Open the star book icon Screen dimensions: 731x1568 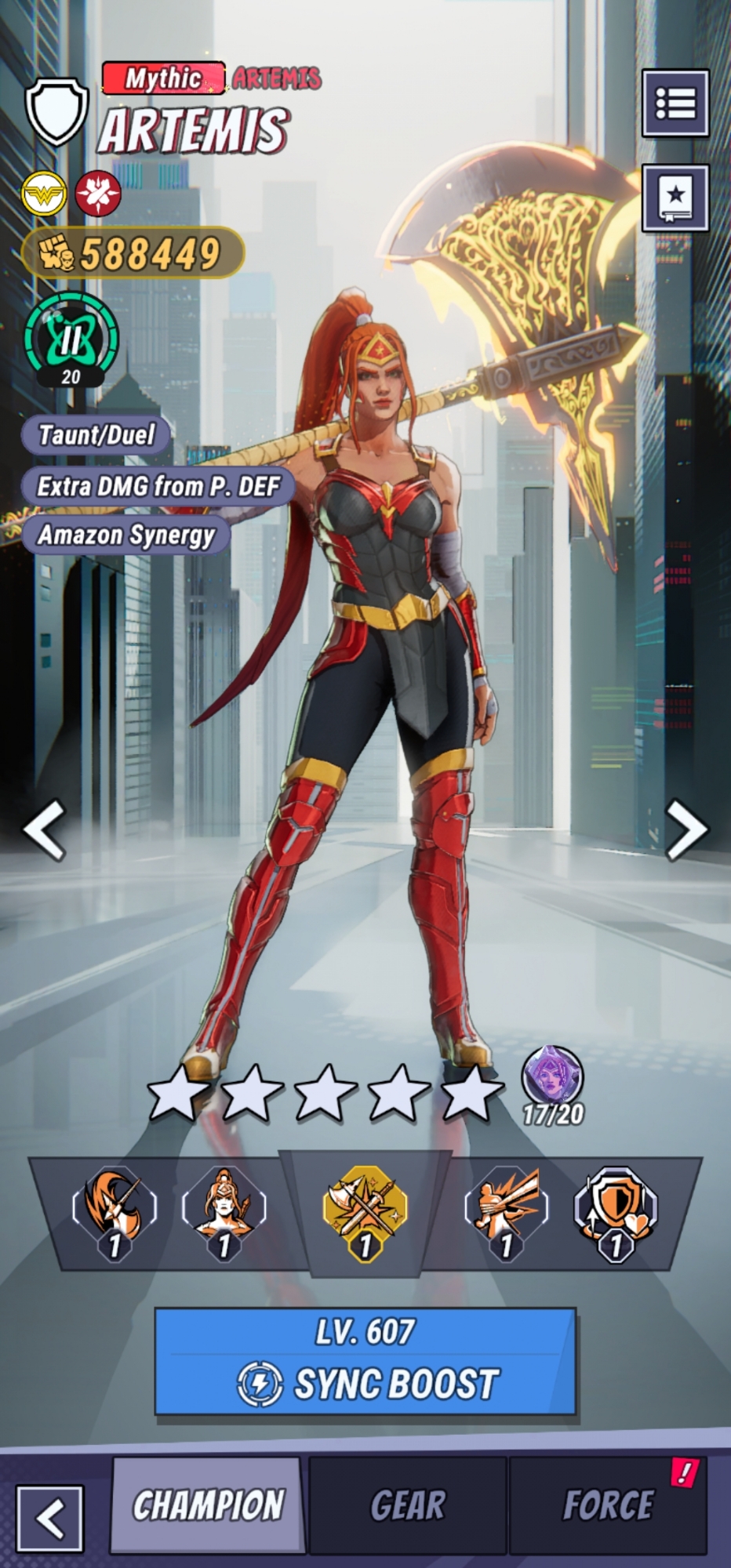pyautogui.click(x=675, y=198)
